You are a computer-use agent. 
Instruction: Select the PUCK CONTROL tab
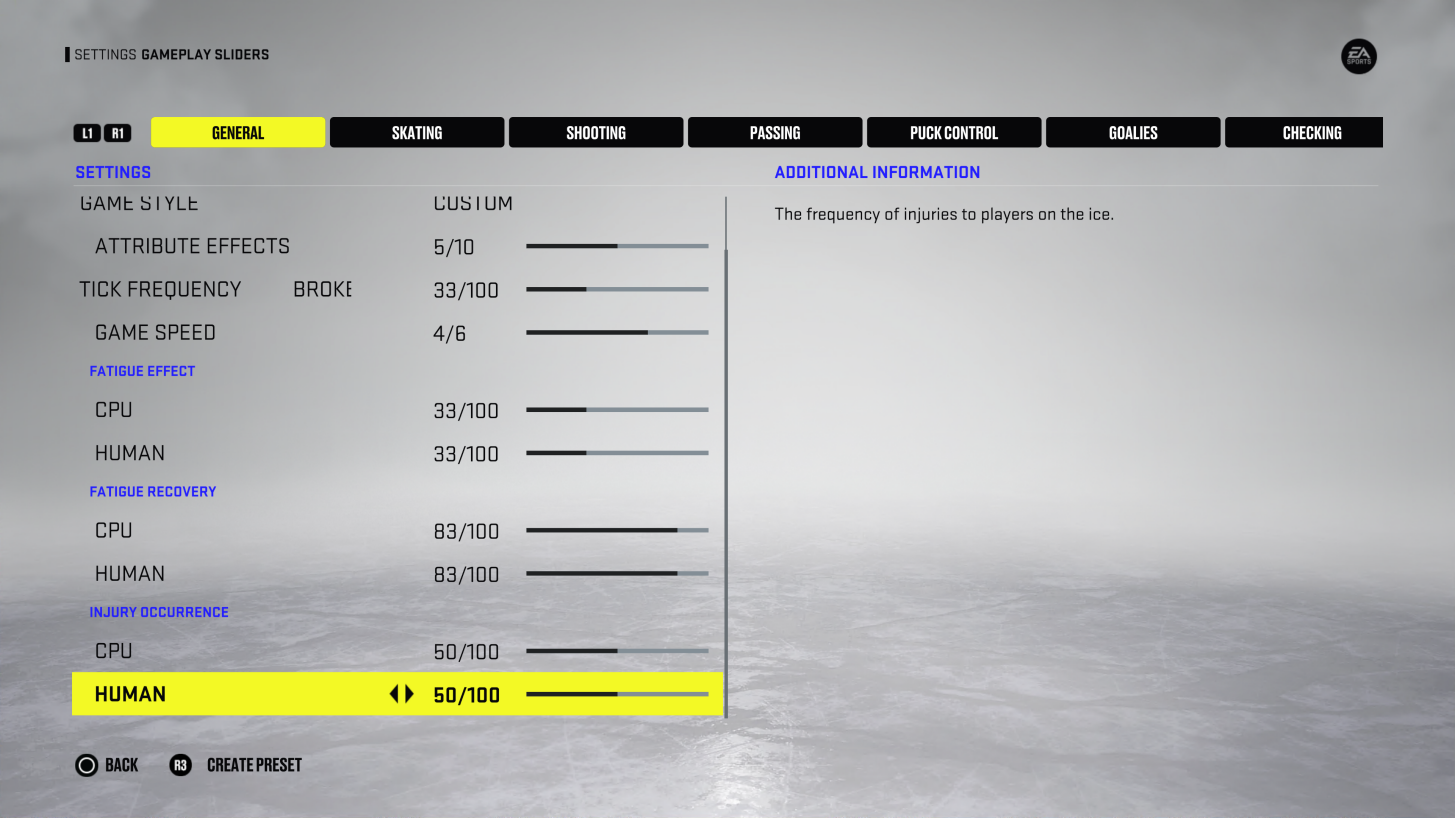(953, 132)
